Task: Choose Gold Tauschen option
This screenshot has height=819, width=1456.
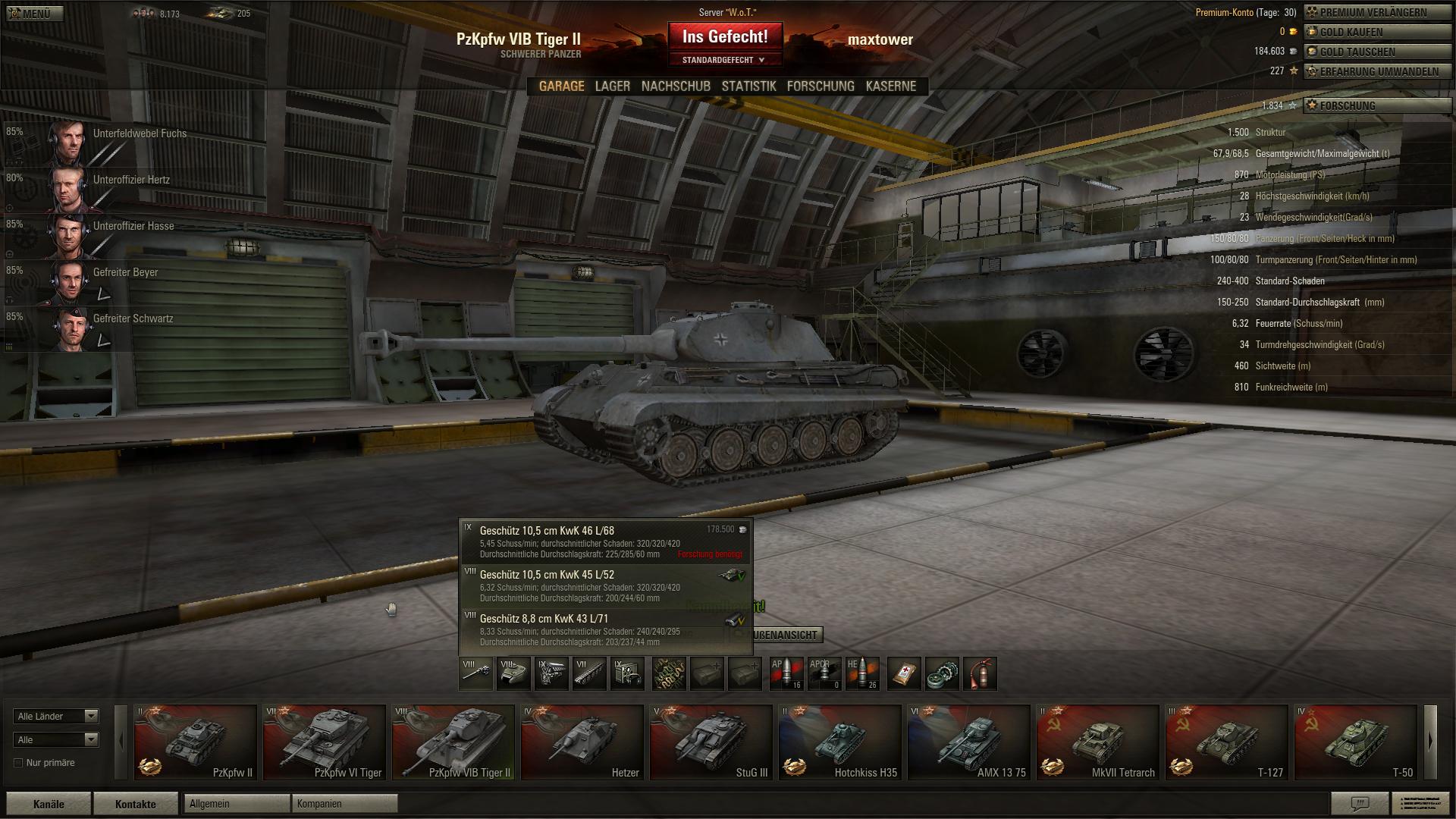Action: coord(1377,52)
